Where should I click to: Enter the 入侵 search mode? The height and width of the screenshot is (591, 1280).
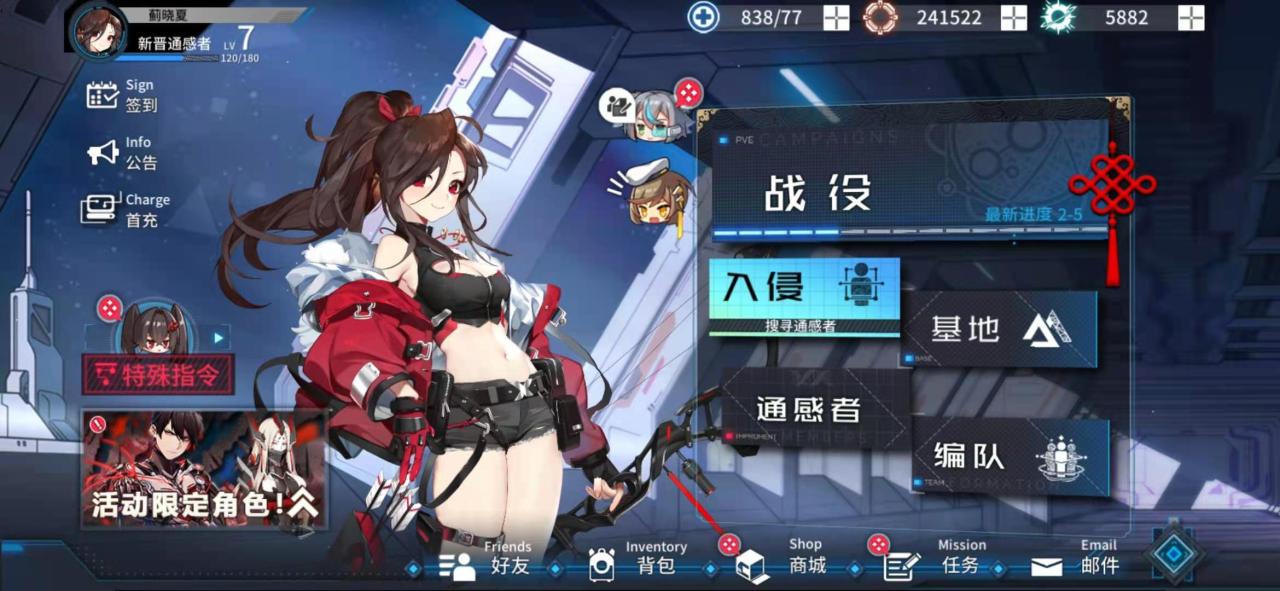804,294
